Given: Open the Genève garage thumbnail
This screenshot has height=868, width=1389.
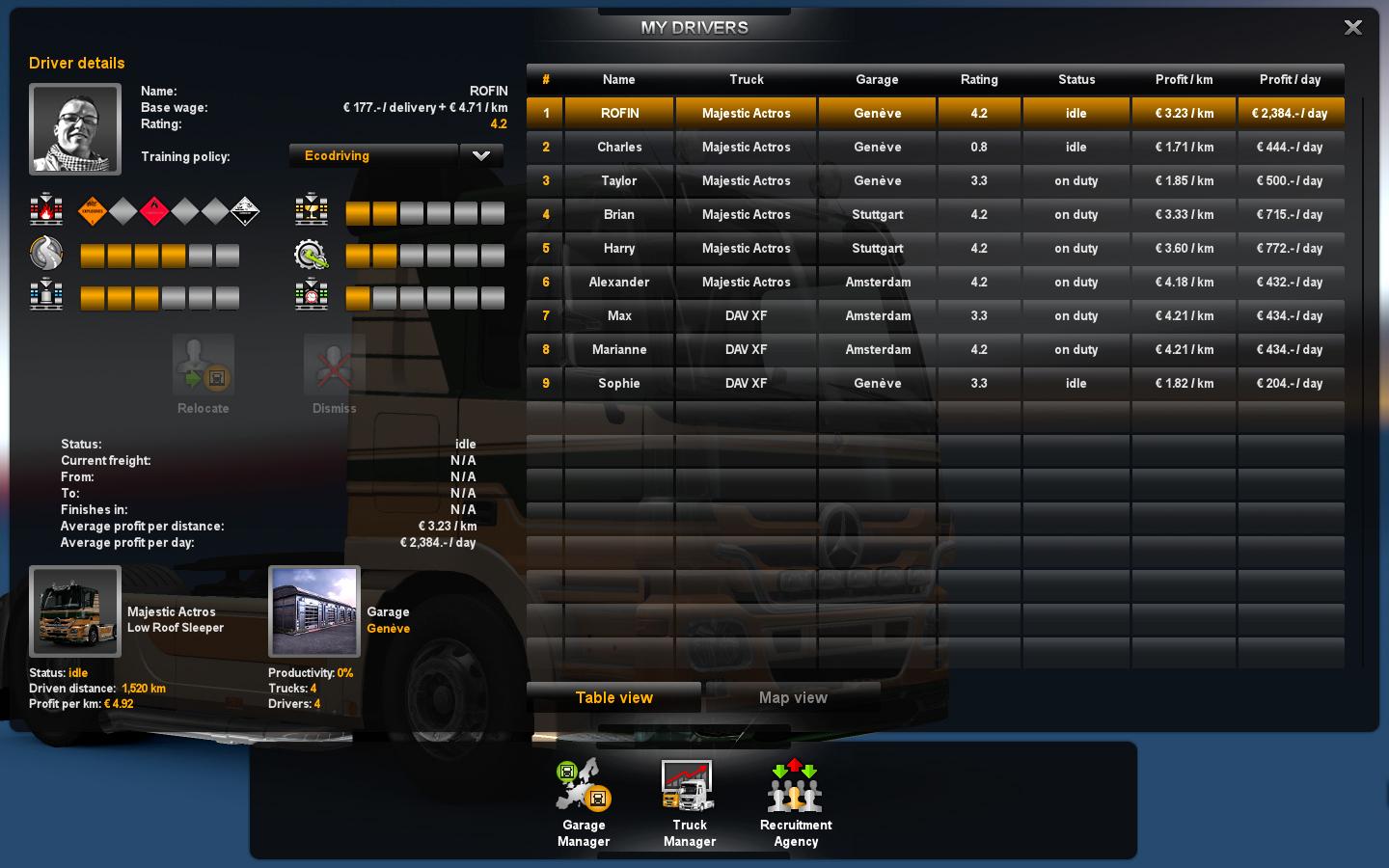Looking at the screenshot, I should [314, 611].
